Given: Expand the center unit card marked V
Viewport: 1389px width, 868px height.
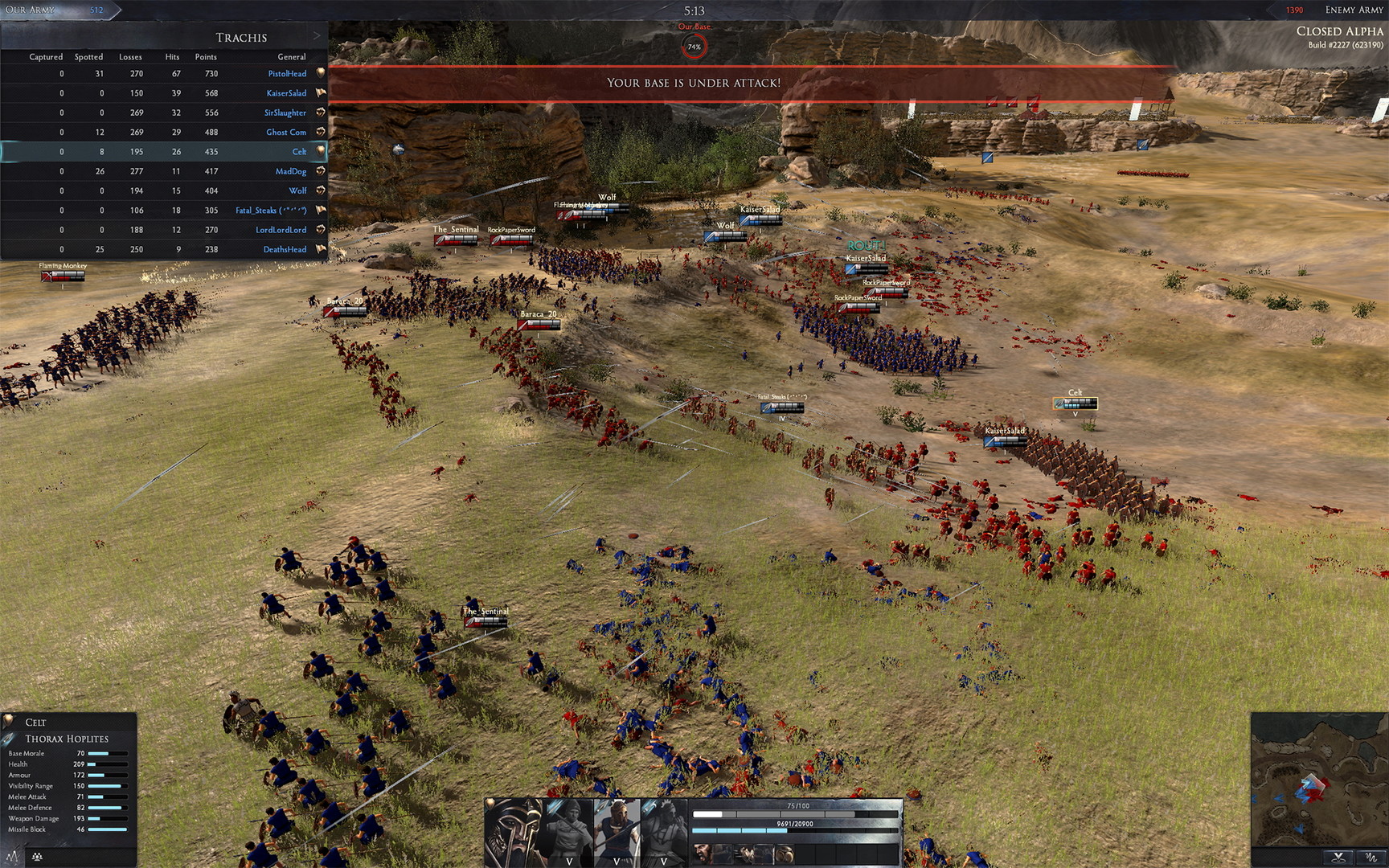Looking at the screenshot, I should coord(617,861).
